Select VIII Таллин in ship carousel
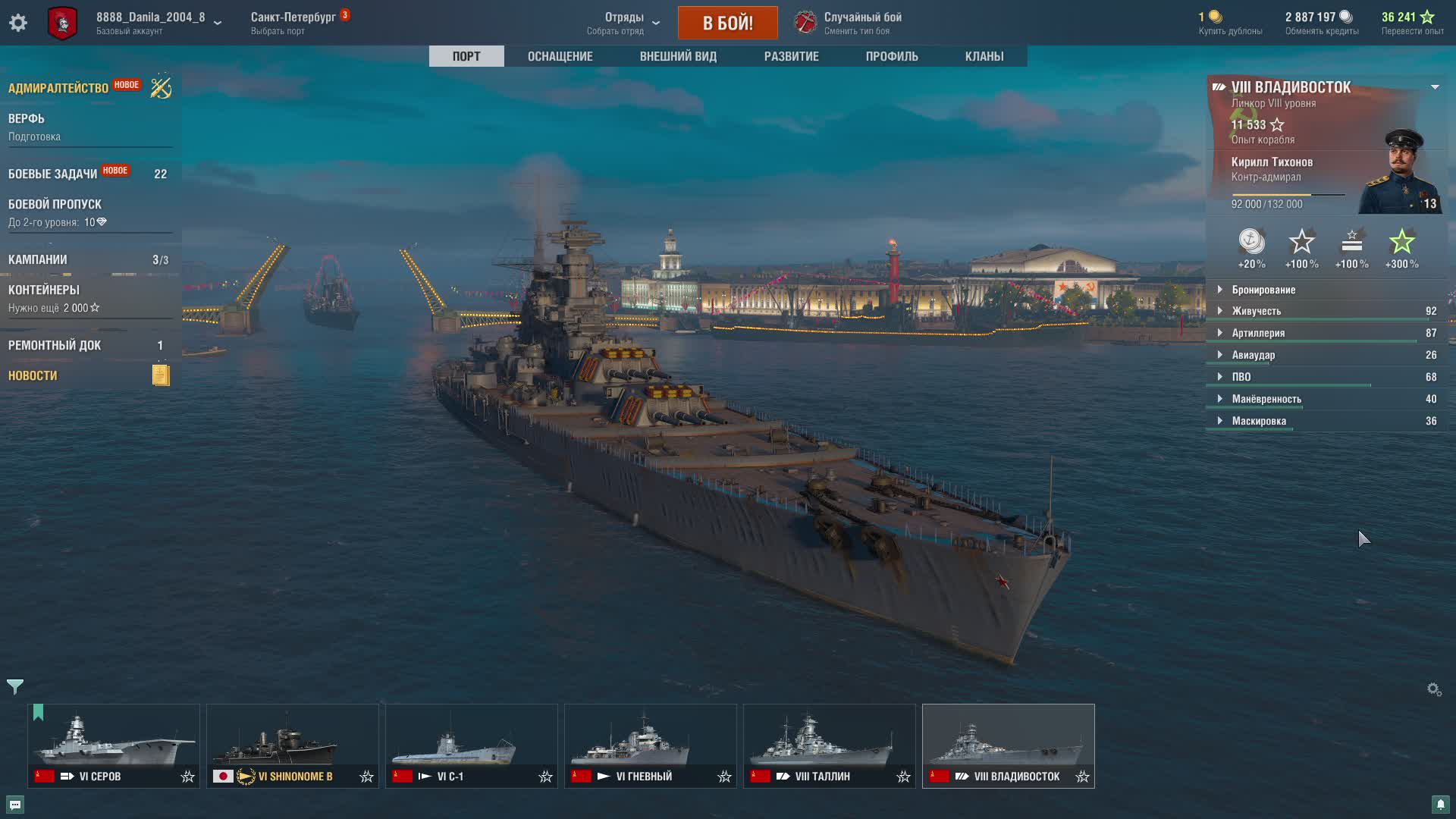 point(830,745)
